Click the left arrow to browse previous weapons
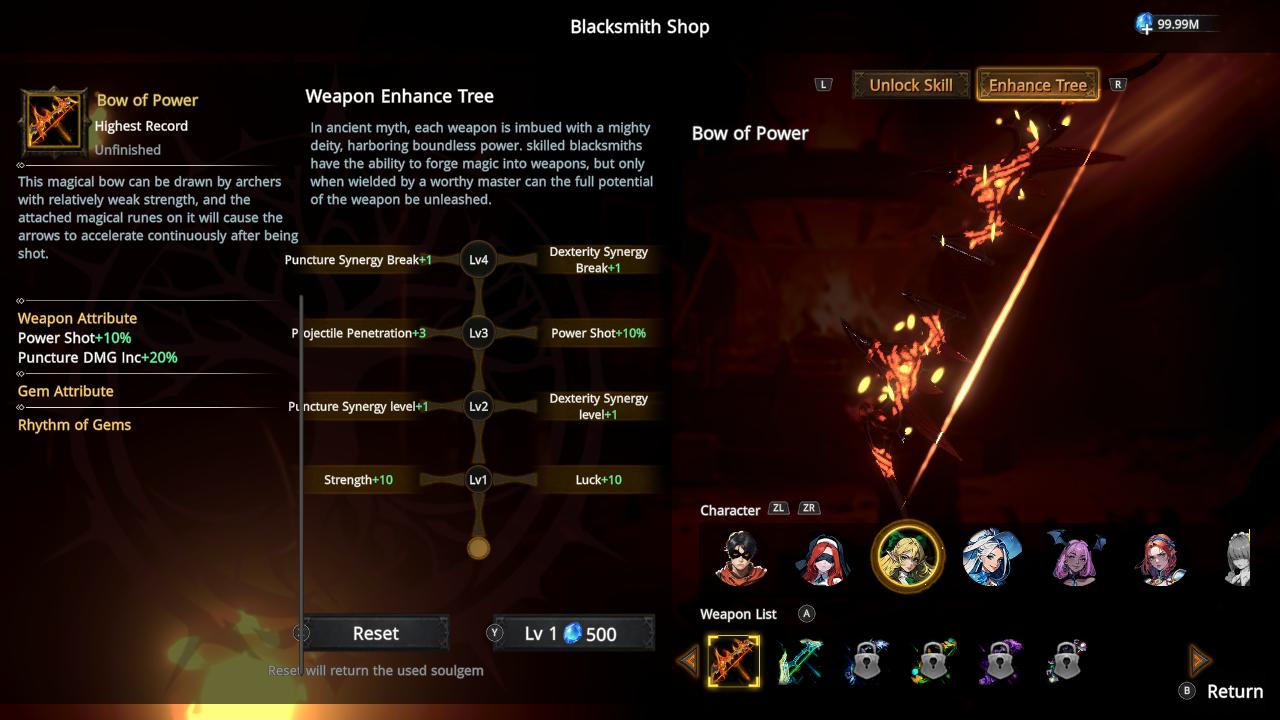 pos(686,659)
